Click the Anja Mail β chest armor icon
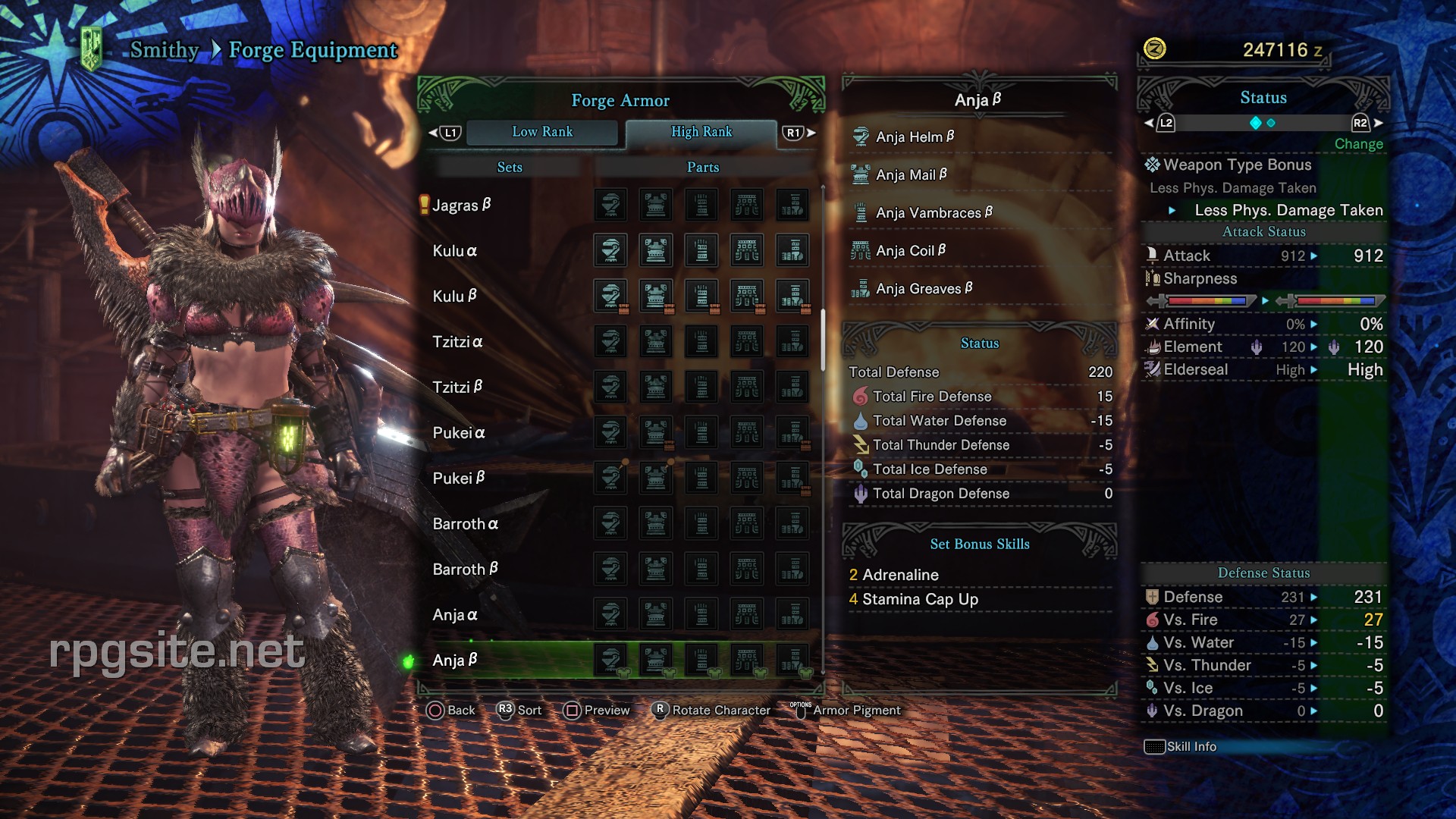 click(861, 174)
